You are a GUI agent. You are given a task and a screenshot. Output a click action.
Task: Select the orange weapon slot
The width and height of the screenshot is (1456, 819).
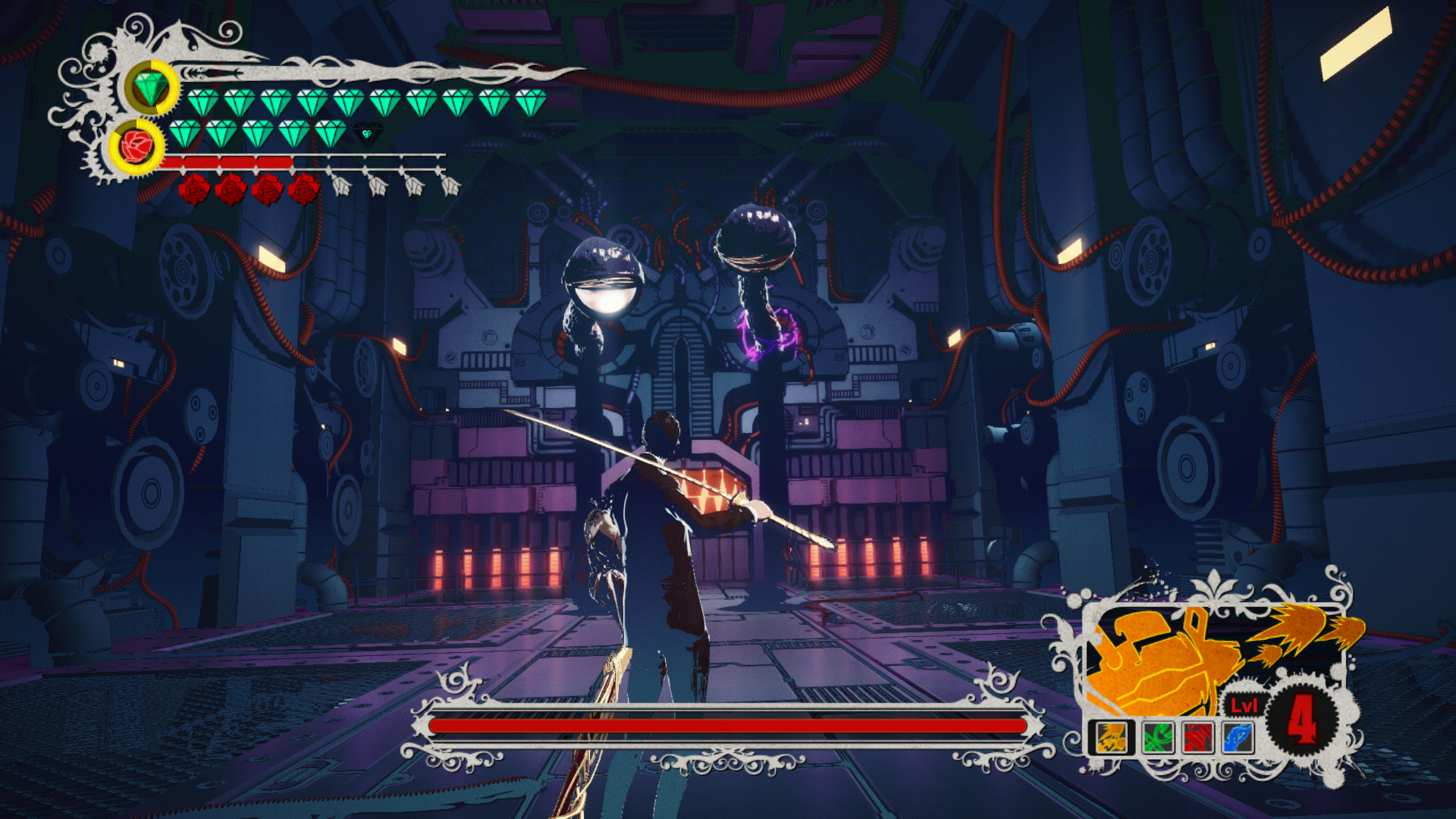coord(1112,737)
